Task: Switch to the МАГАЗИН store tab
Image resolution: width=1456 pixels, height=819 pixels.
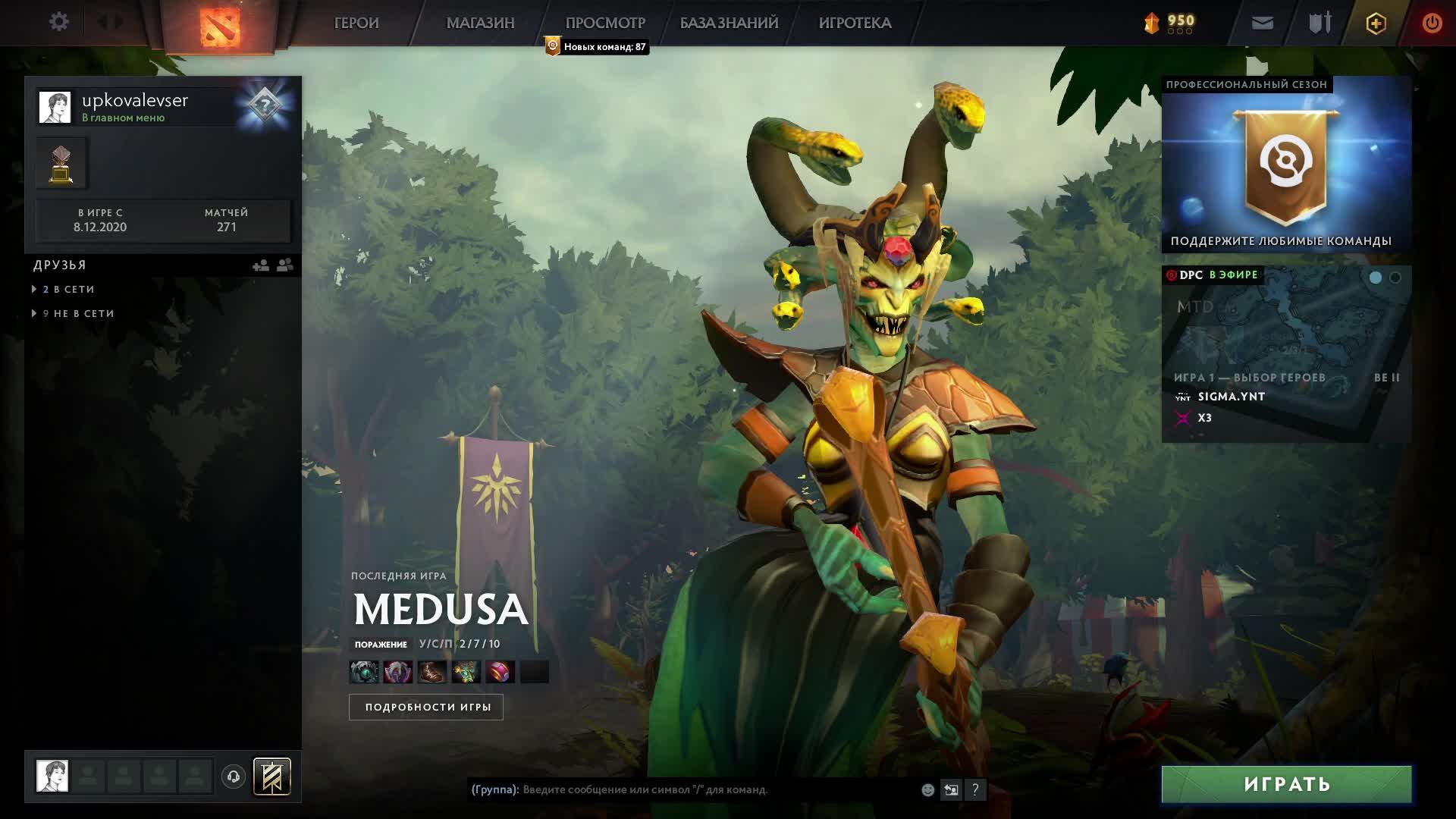Action: click(480, 23)
